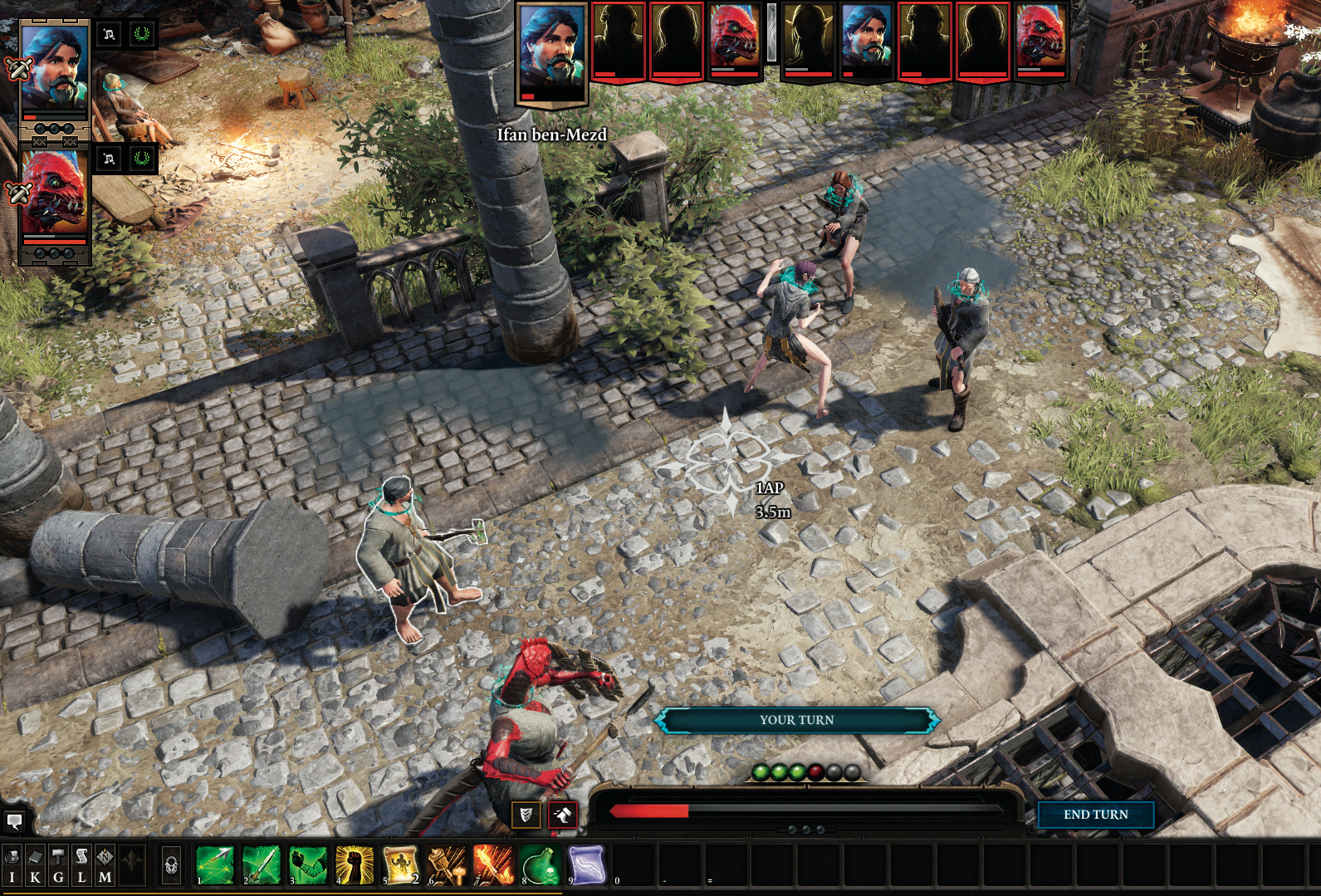1321x896 pixels.
Task: Use the green poison flask in slot 8
Action: coord(541,864)
